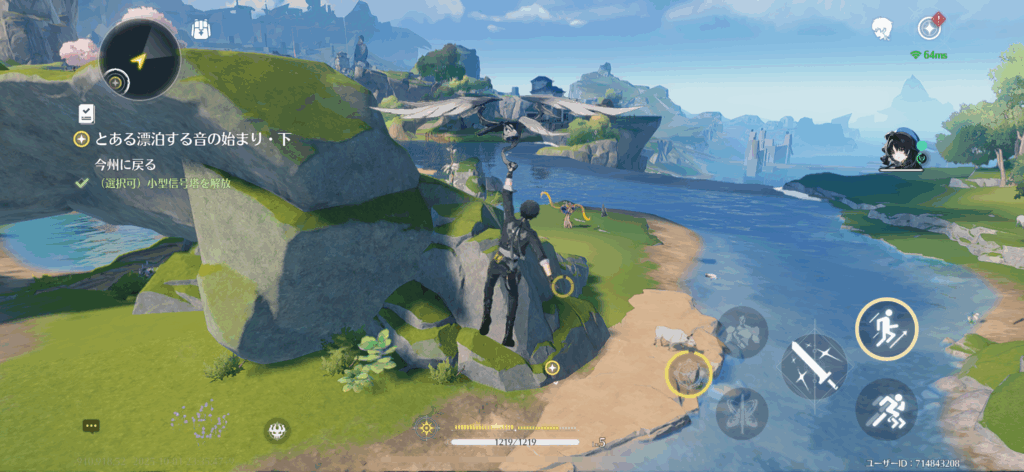Use the butterfly-shaped skill button
This screenshot has height=472, width=1024.
tap(741, 413)
